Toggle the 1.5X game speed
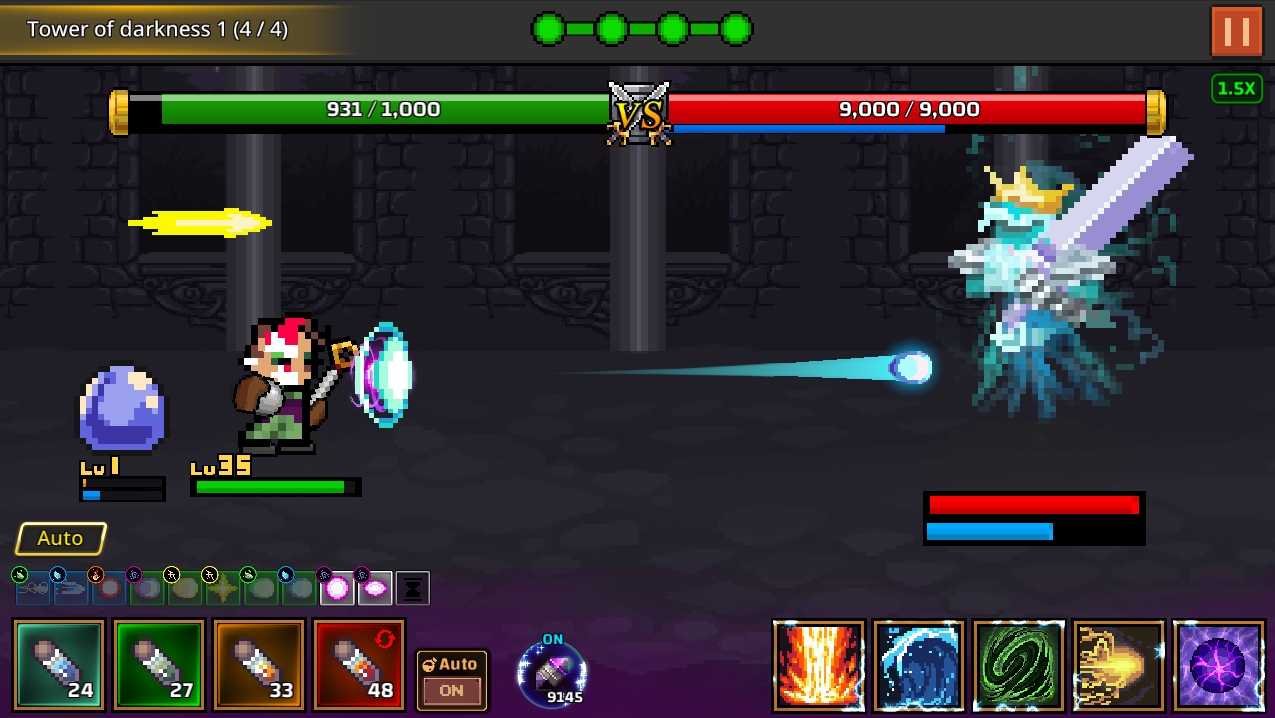Image resolution: width=1275 pixels, height=718 pixels. pos(1236,89)
